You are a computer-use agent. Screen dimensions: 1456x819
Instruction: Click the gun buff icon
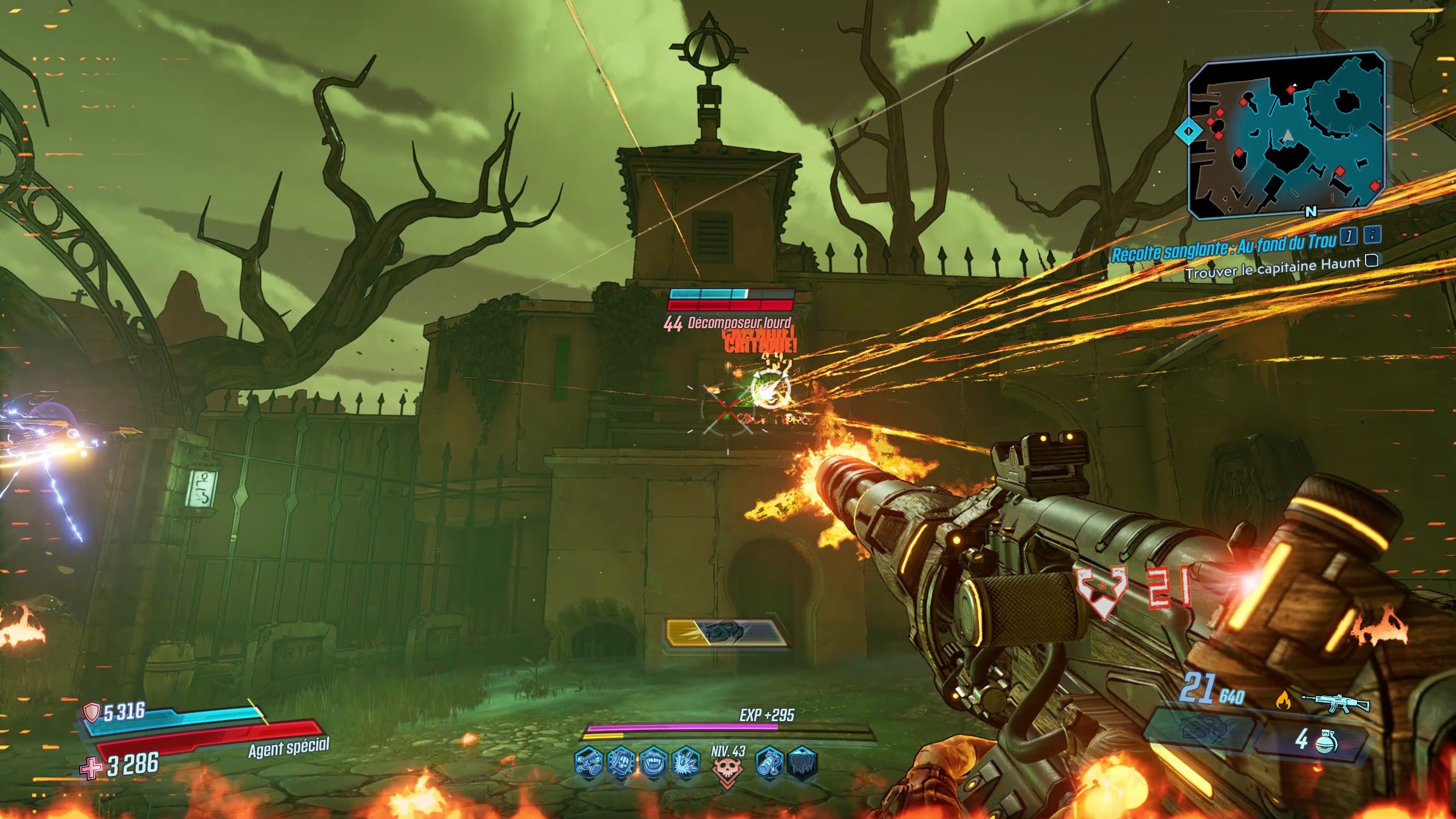(x=588, y=762)
